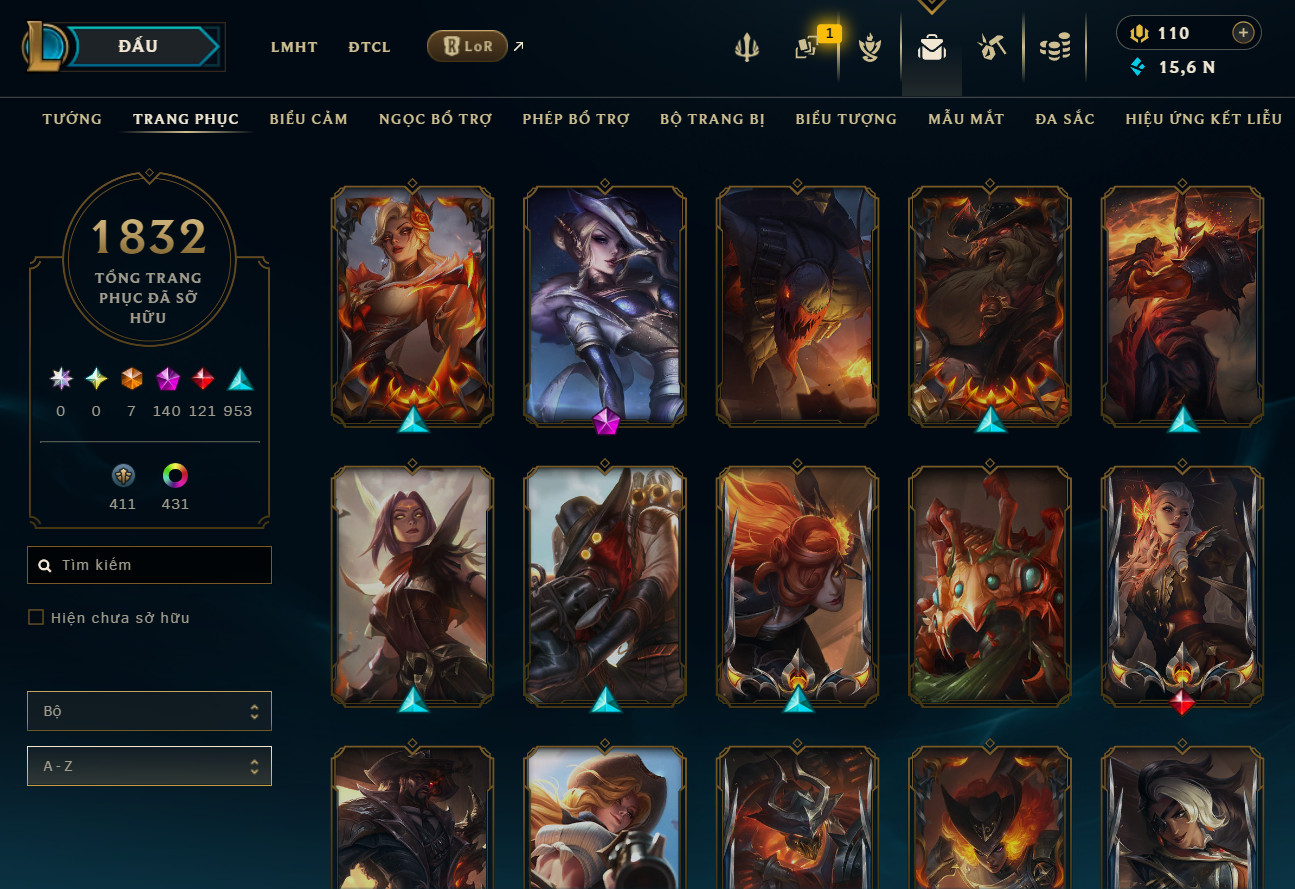Go to Bộ Trang Bị tab

(712, 119)
